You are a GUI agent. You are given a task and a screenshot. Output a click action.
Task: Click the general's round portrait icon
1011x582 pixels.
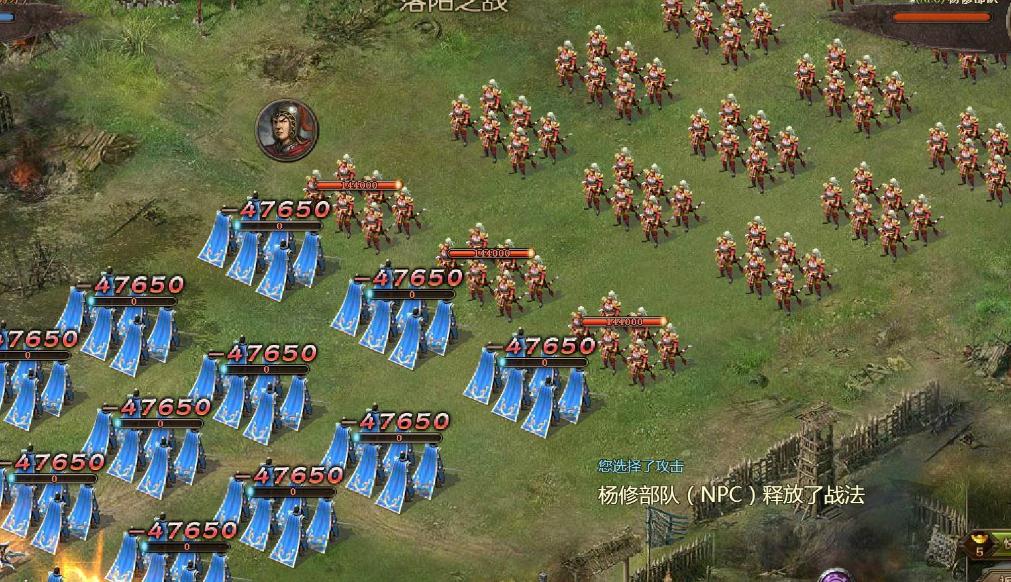coord(287,130)
